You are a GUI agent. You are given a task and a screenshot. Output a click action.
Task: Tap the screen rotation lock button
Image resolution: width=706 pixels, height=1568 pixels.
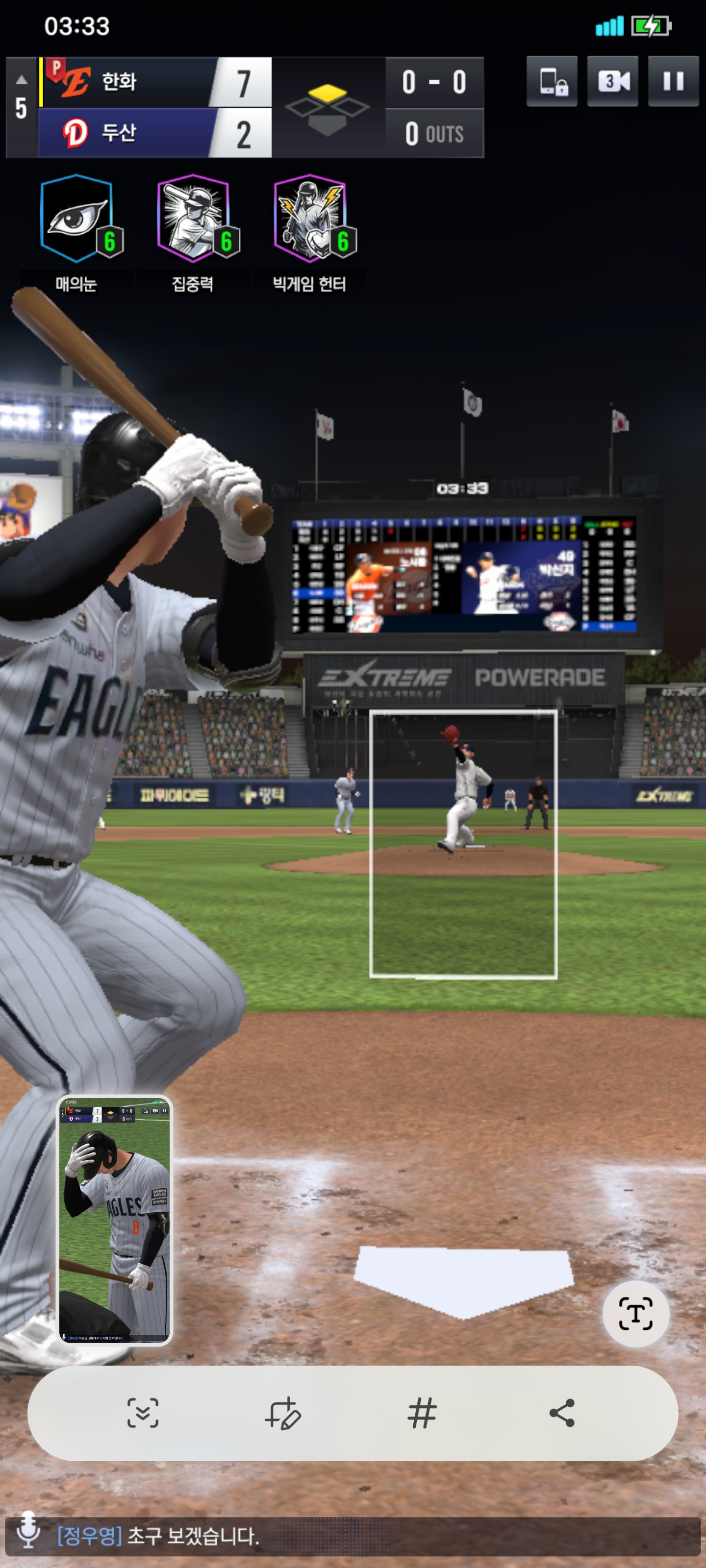click(x=552, y=81)
